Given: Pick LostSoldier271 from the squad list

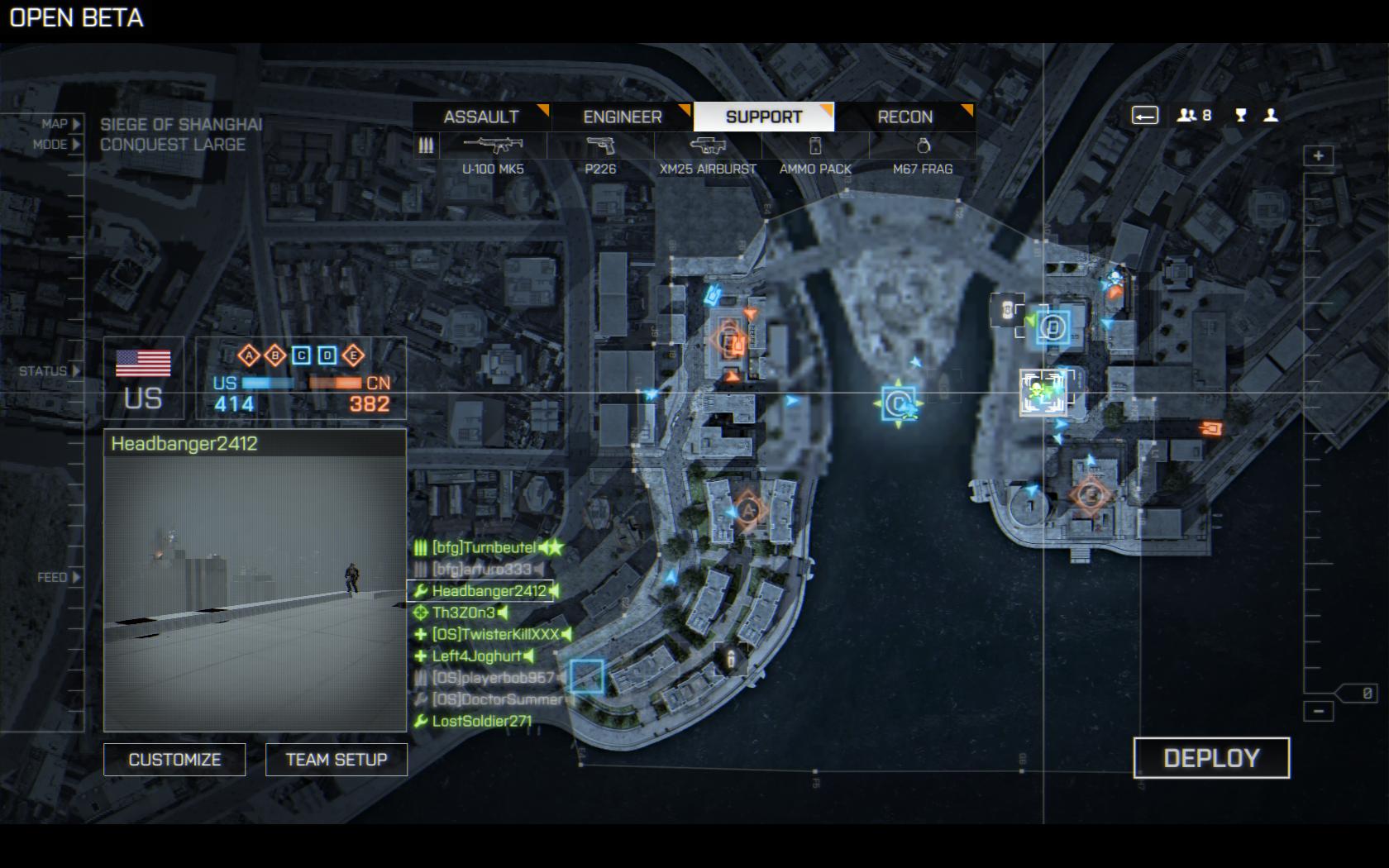Looking at the screenshot, I should click(481, 721).
